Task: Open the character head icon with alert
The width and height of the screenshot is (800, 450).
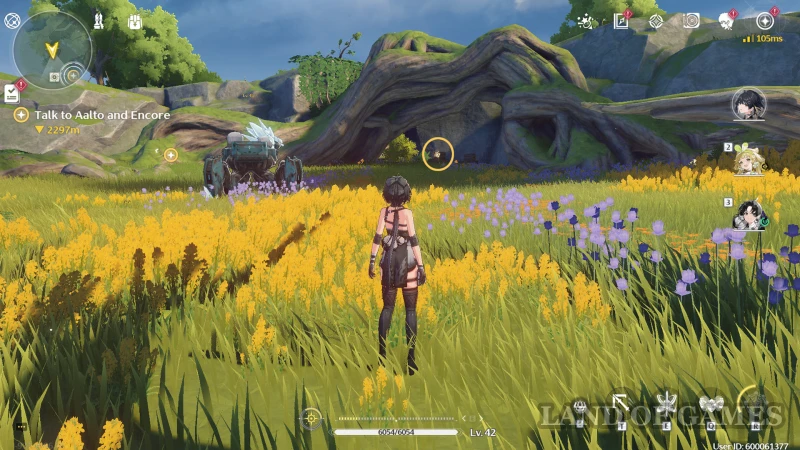Action: 727,21
